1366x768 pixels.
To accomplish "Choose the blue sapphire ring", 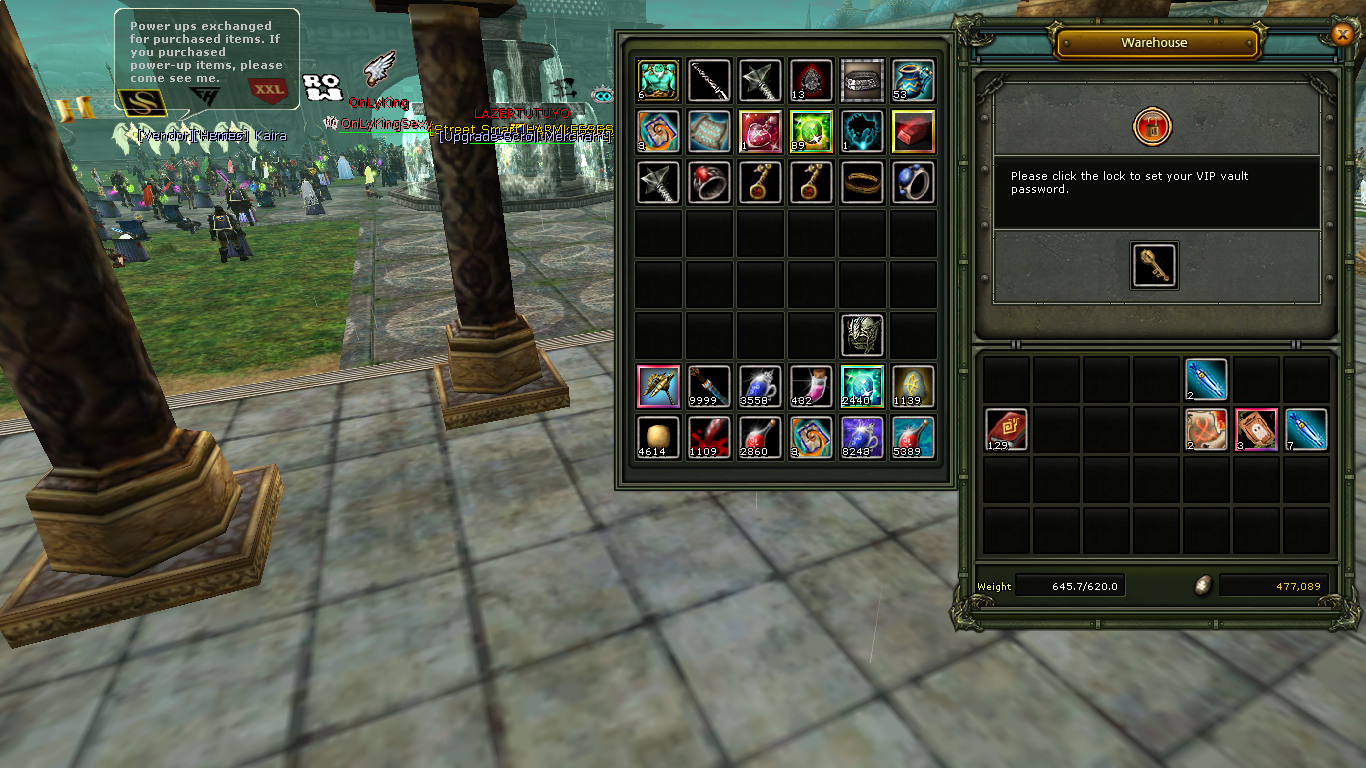I will [913, 183].
